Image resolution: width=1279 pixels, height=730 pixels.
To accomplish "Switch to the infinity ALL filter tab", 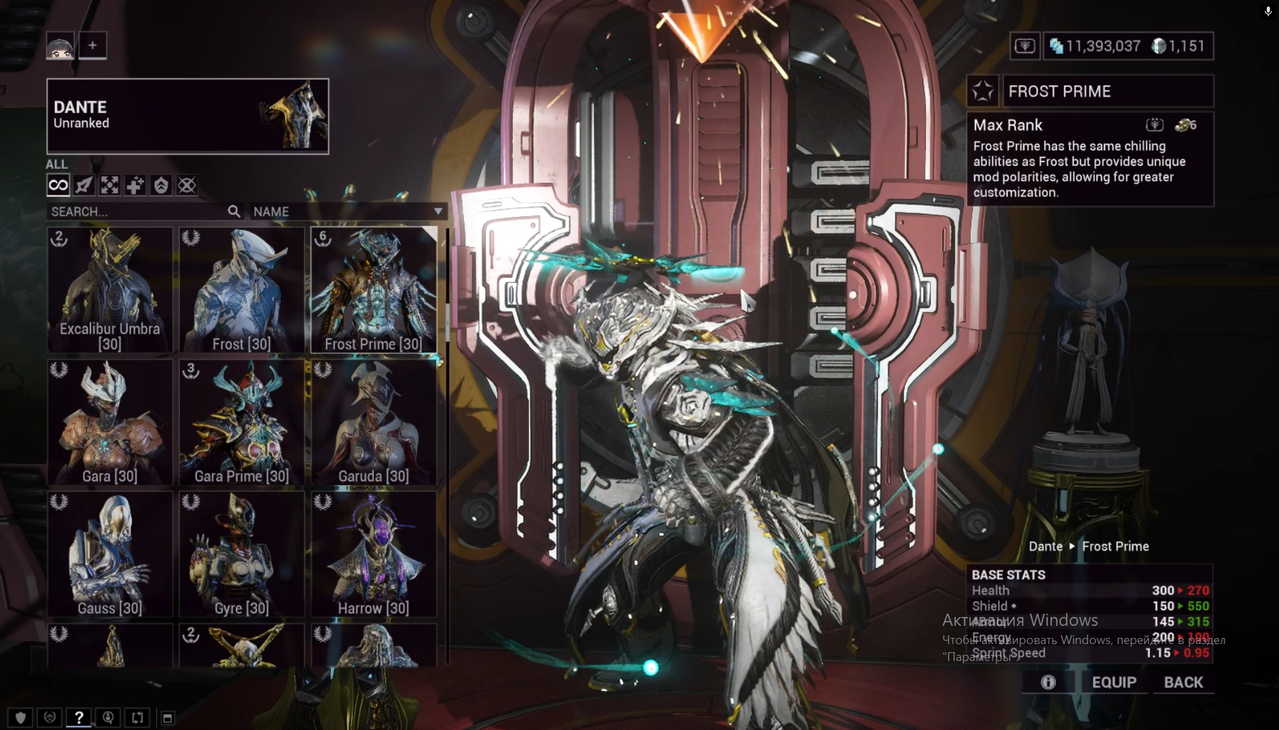I will pos(58,185).
